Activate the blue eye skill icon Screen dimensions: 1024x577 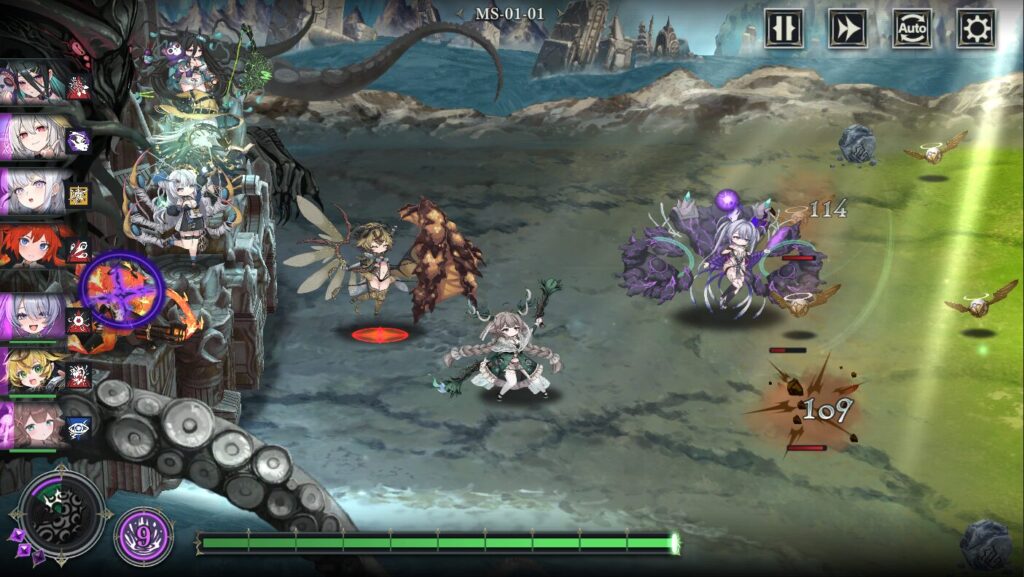point(79,427)
